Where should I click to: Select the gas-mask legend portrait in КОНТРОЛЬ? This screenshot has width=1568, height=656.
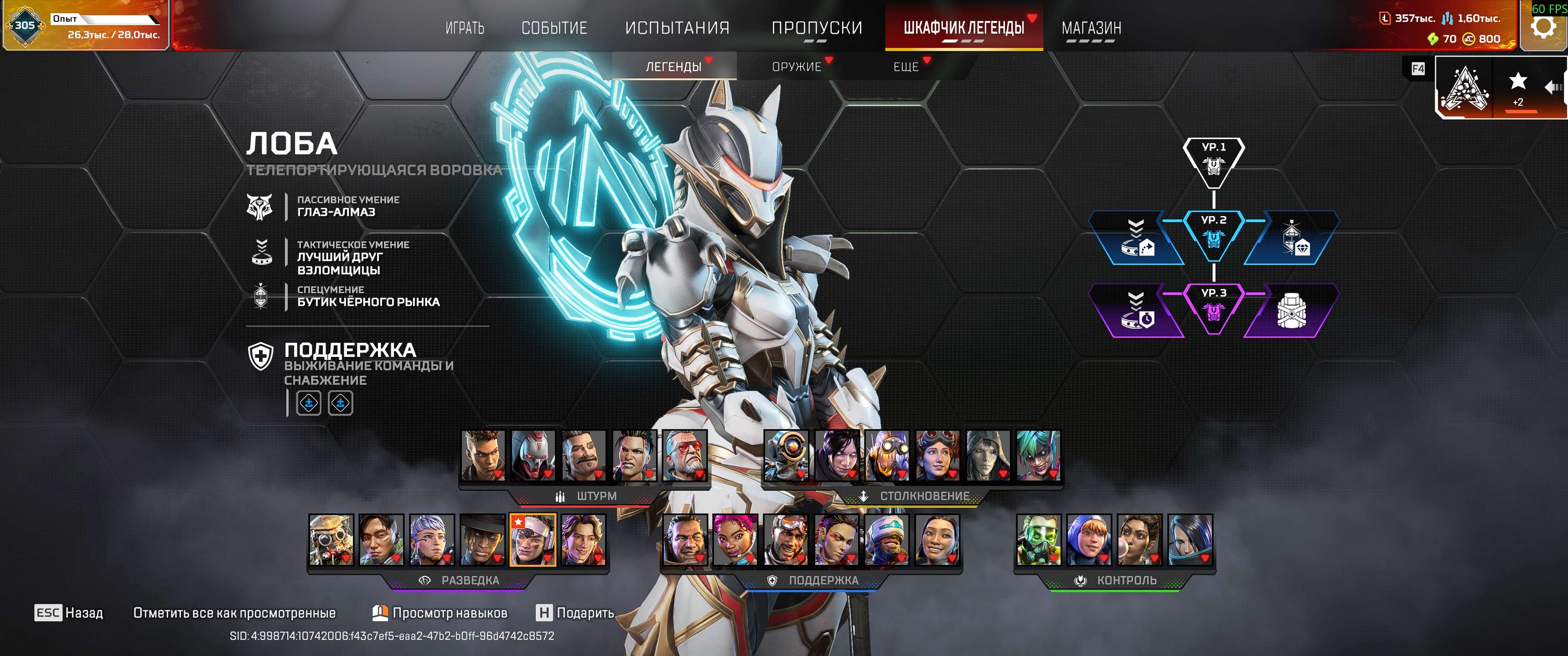pyautogui.click(x=1039, y=540)
